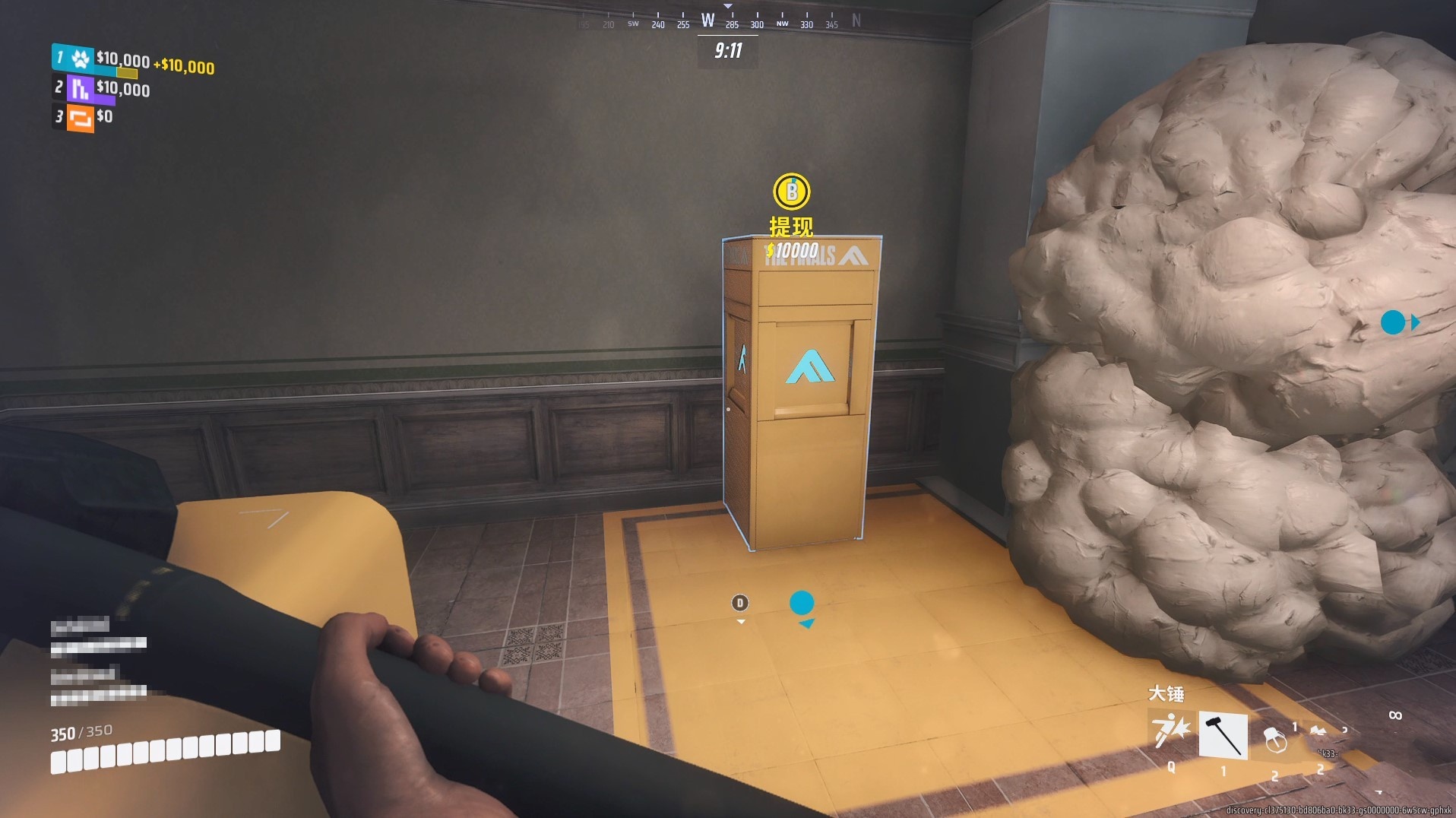The height and width of the screenshot is (818, 1456).
Task: Select the orange team scoreboard icon
Action: pyautogui.click(x=80, y=118)
